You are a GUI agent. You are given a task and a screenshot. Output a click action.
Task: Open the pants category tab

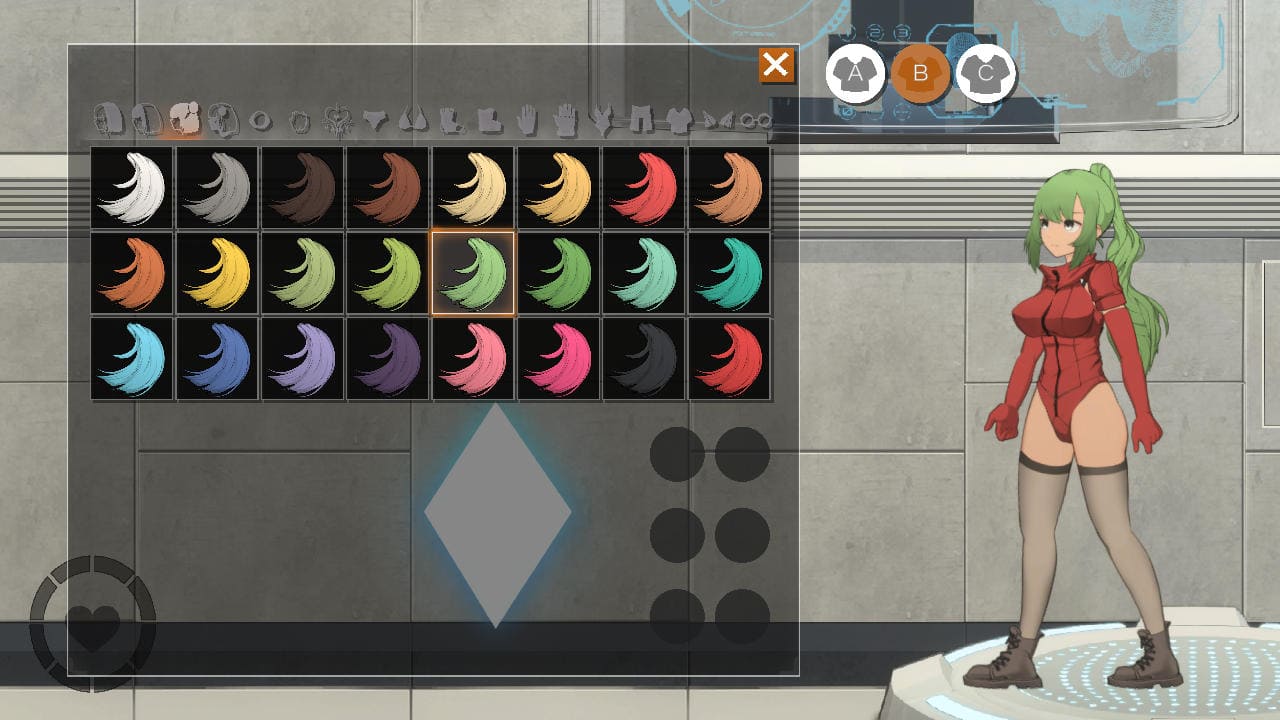[641, 121]
